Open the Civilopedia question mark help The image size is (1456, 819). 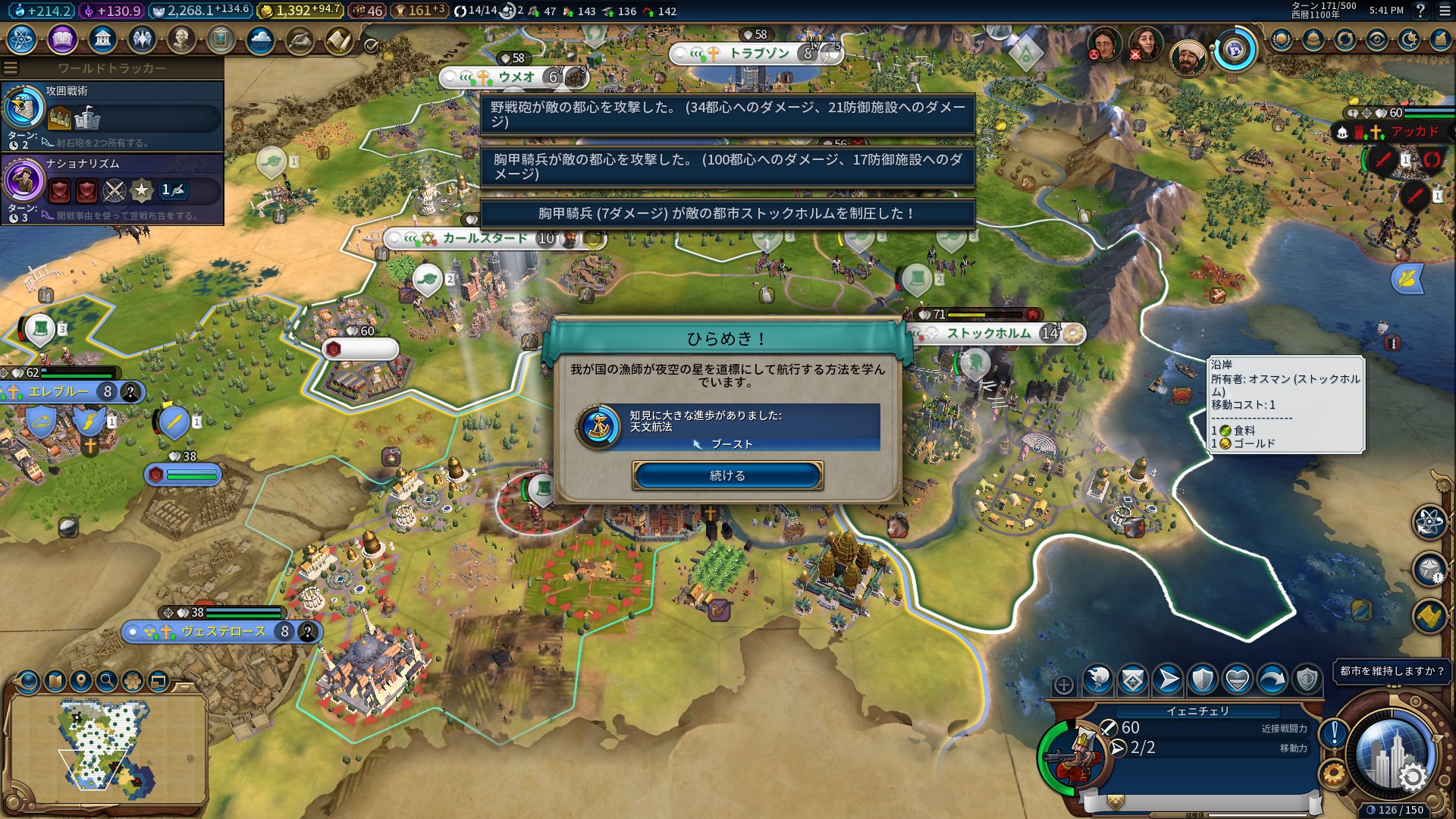pos(1420,11)
